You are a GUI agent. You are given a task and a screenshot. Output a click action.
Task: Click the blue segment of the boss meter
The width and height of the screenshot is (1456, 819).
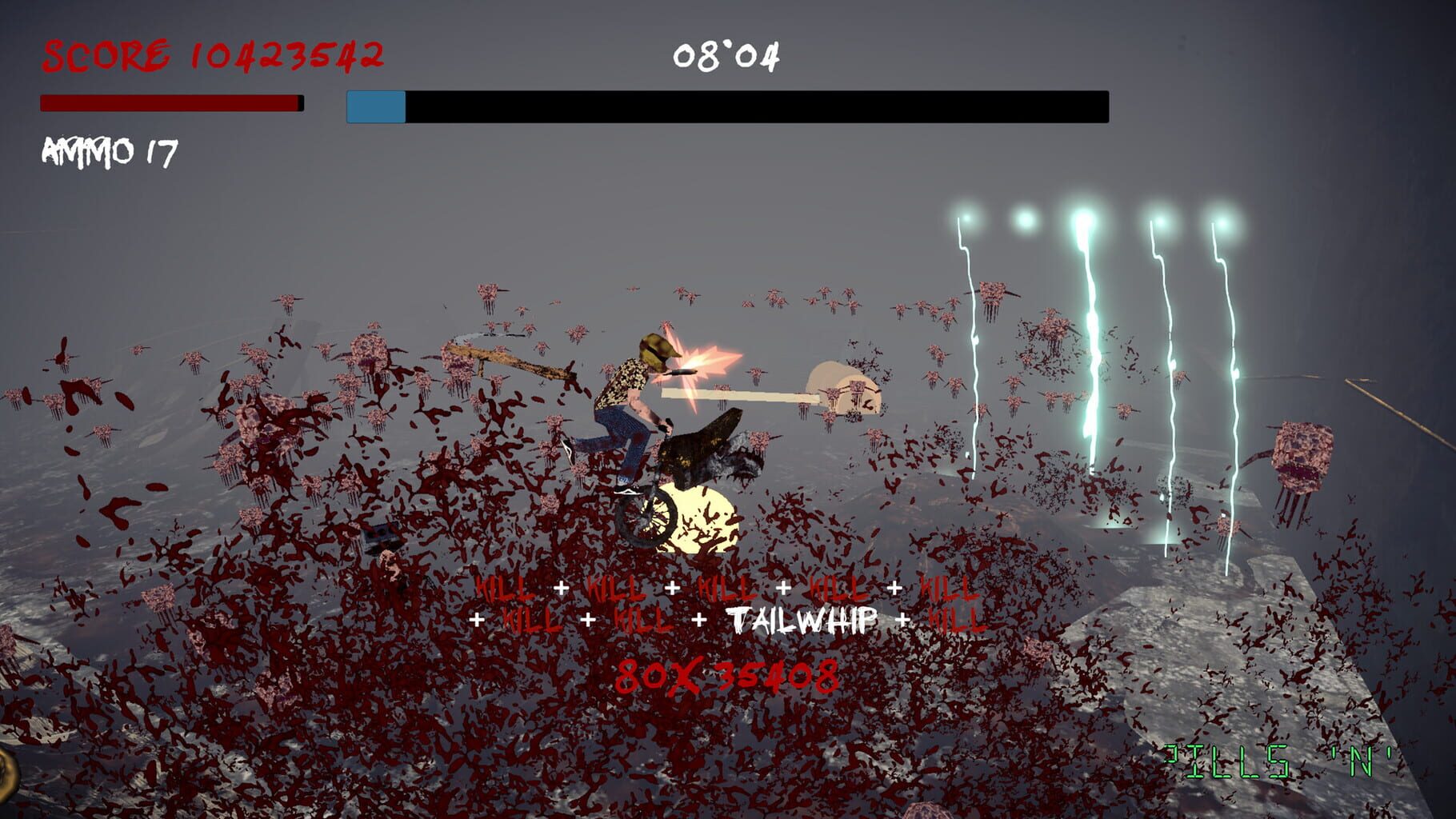(x=374, y=106)
